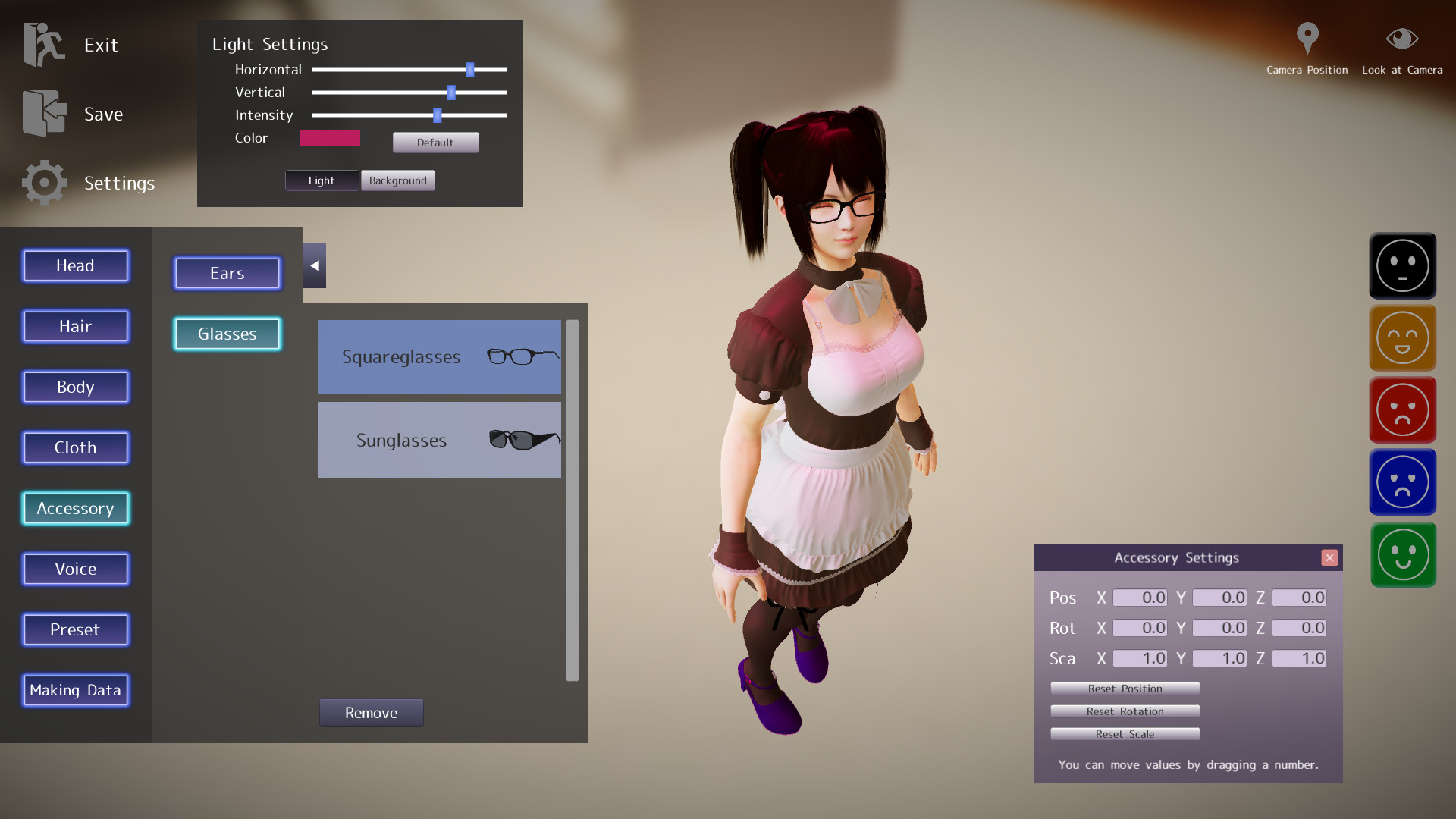Select the red angry expression icon
The height and width of the screenshot is (819, 1456).
(x=1402, y=409)
